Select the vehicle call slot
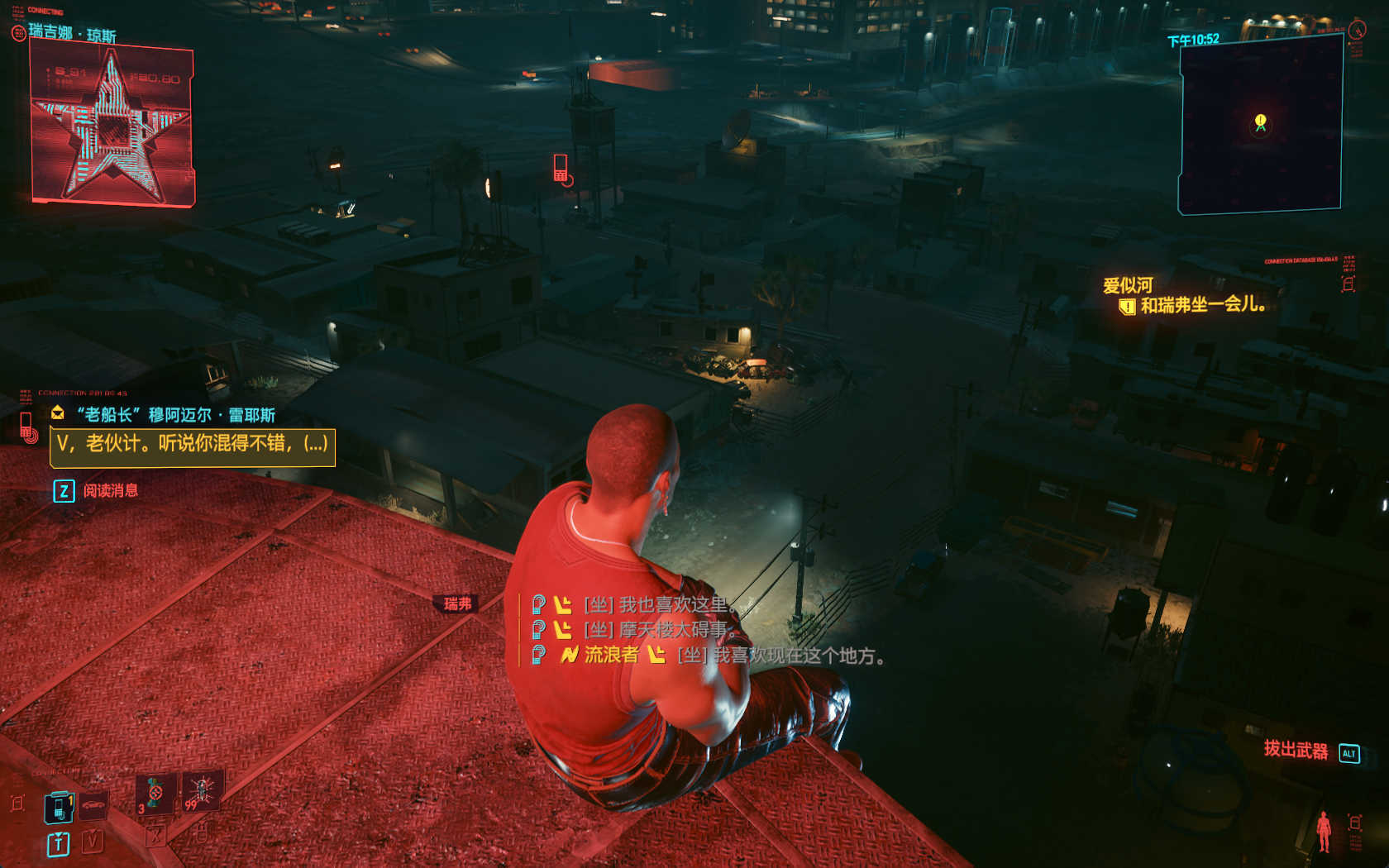1389x868 pixels. (x=93, y=805)
